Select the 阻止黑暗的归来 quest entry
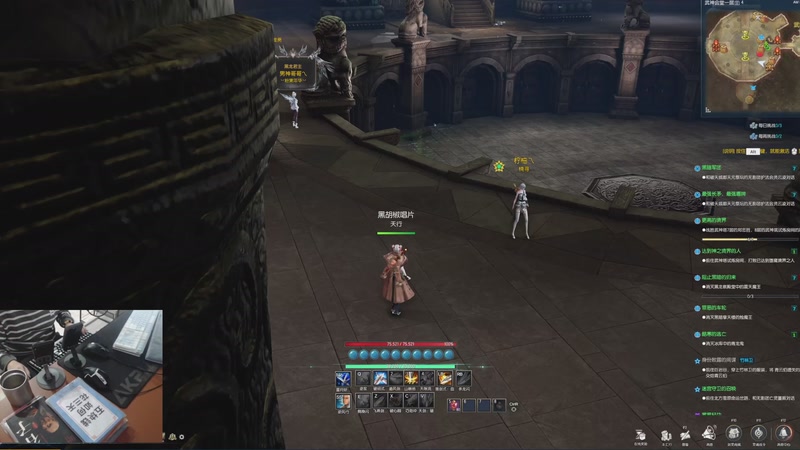This screenshot has width=800, height=450. (718, 277)
